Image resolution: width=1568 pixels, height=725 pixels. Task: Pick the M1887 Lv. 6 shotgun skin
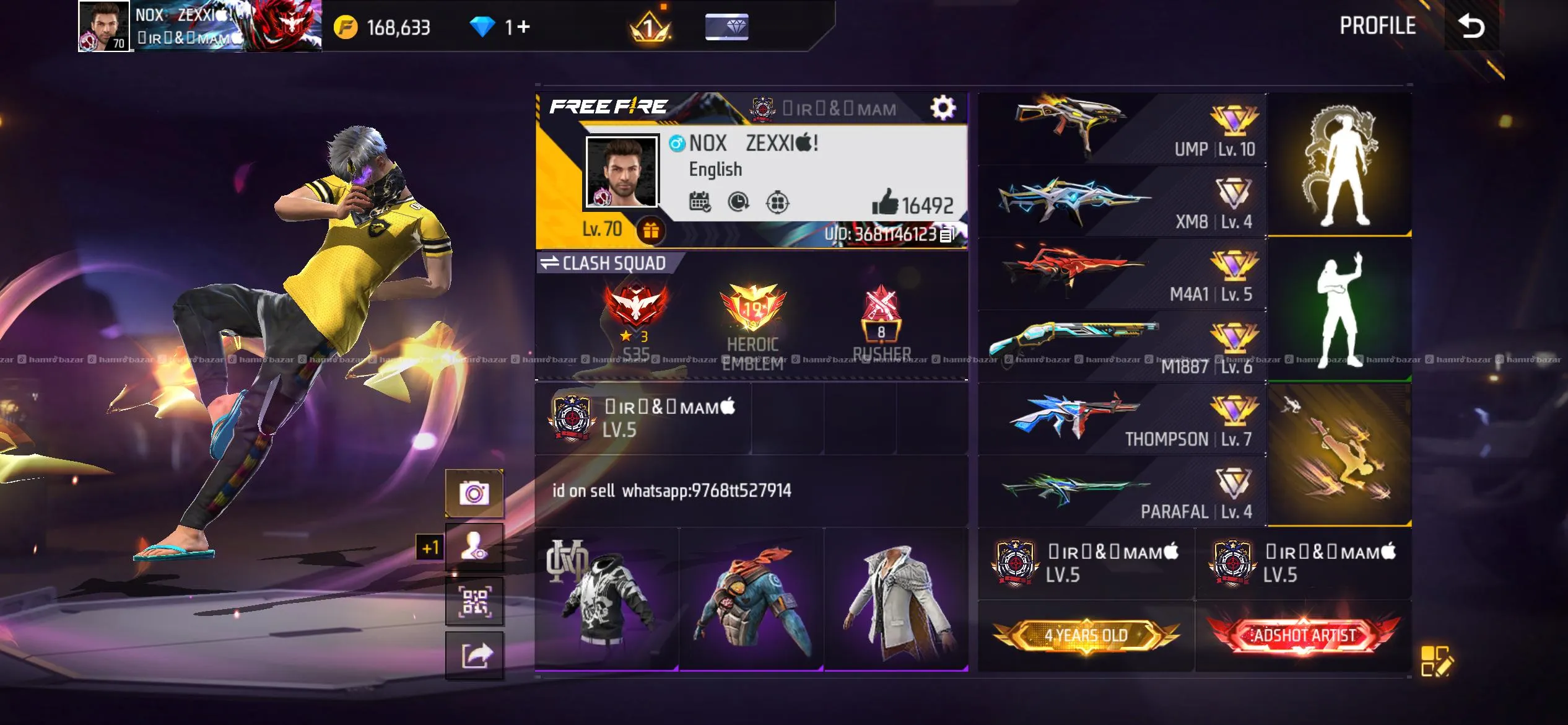coord(1122,346)
